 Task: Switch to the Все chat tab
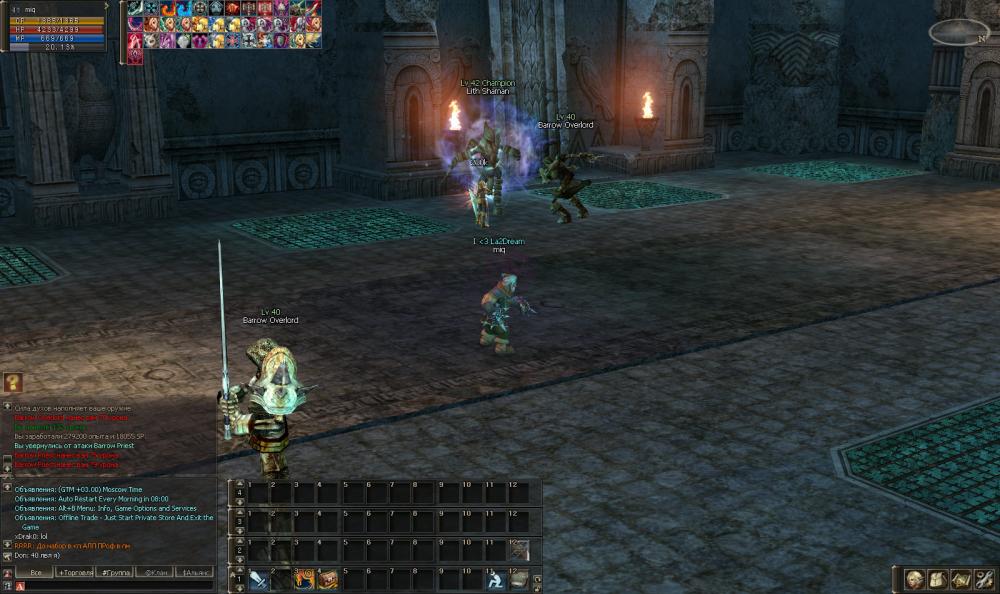(x=35, y=572)
